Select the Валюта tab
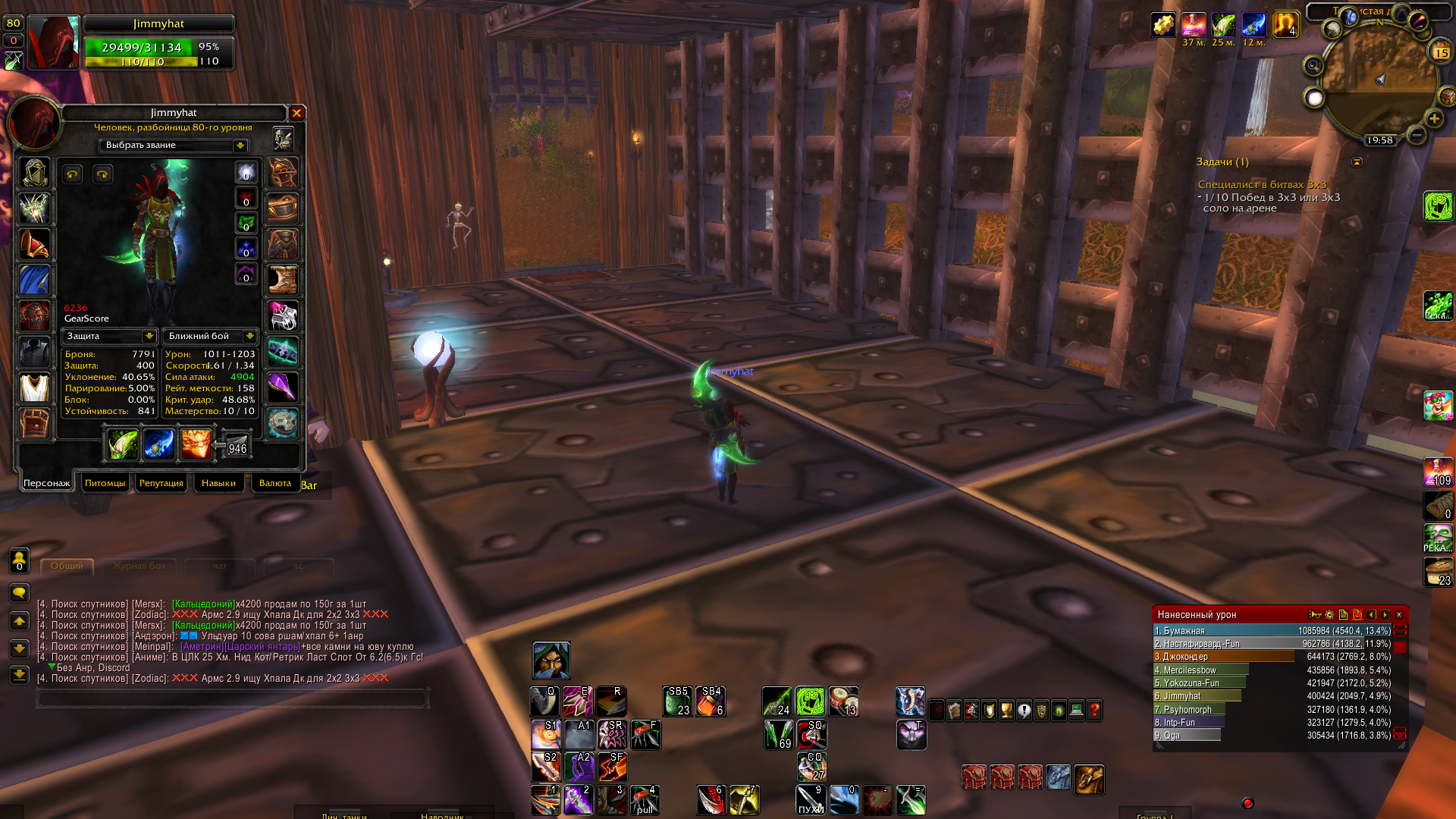This screenshot has height=819, width=1456. [x=275, y=483]
